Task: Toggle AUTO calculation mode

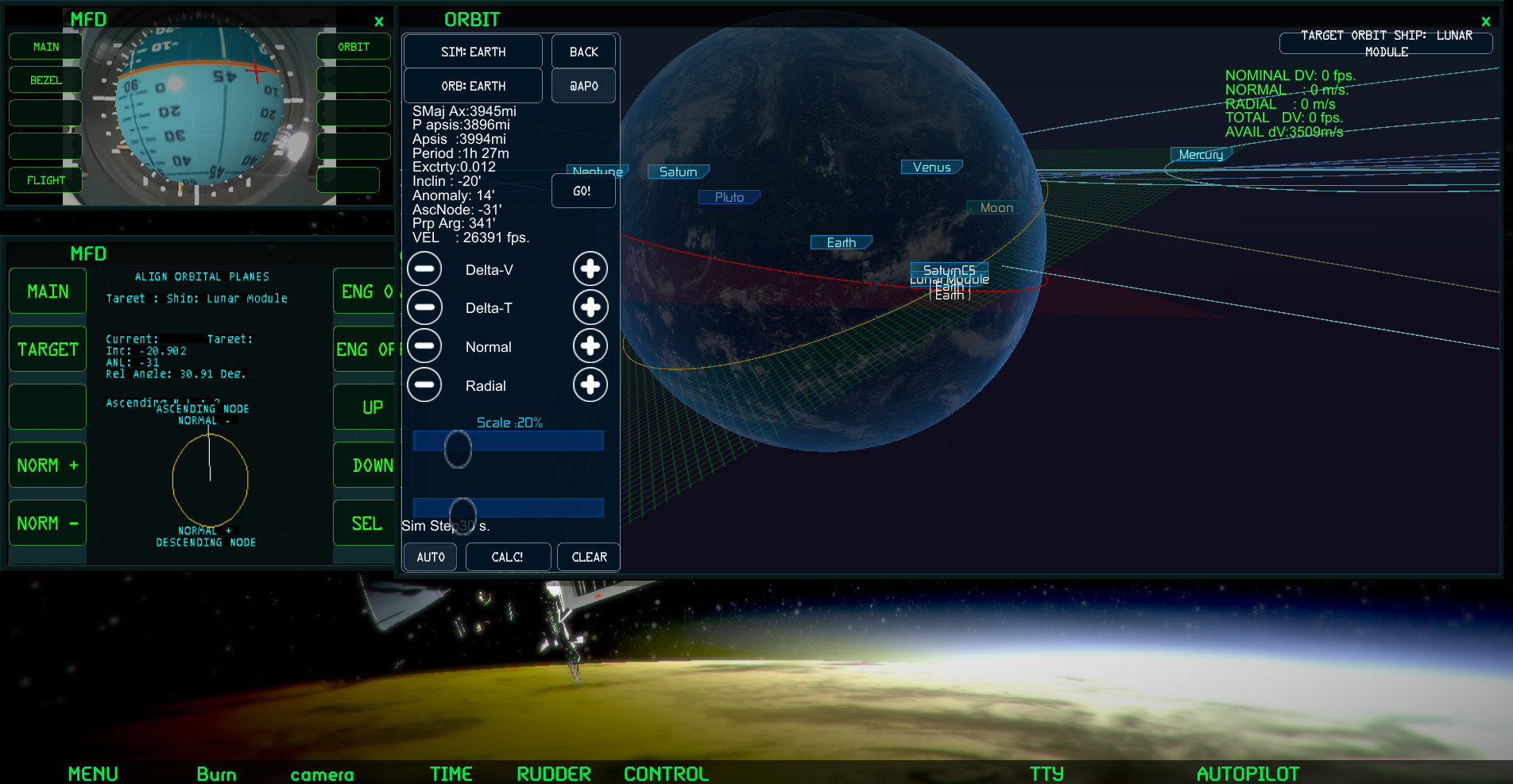Action: point(429,557)
